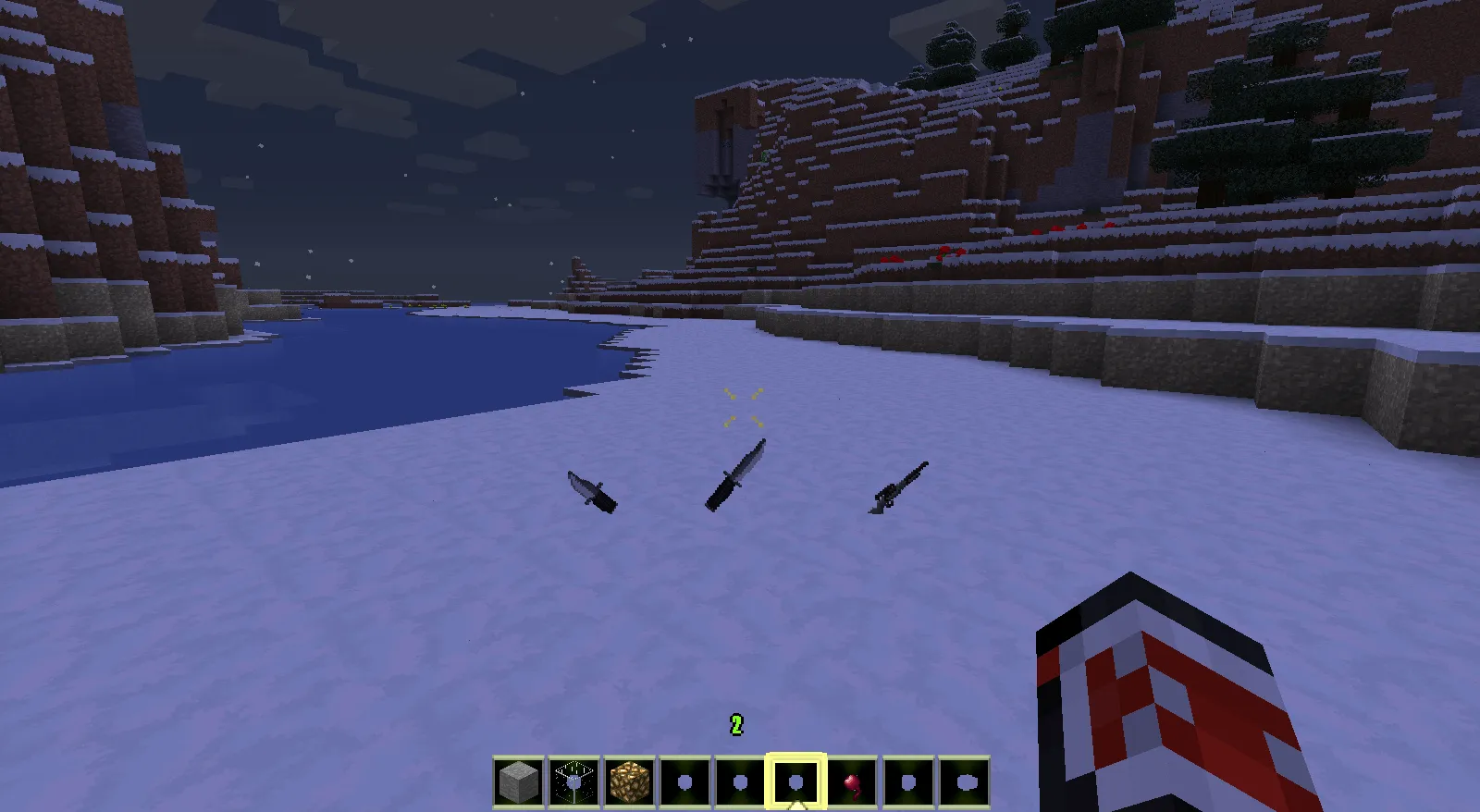Select the dark item in hotbar slot four
This screenshot has width=1480, height=812.
pyautogui.click(x=684, y=781)
